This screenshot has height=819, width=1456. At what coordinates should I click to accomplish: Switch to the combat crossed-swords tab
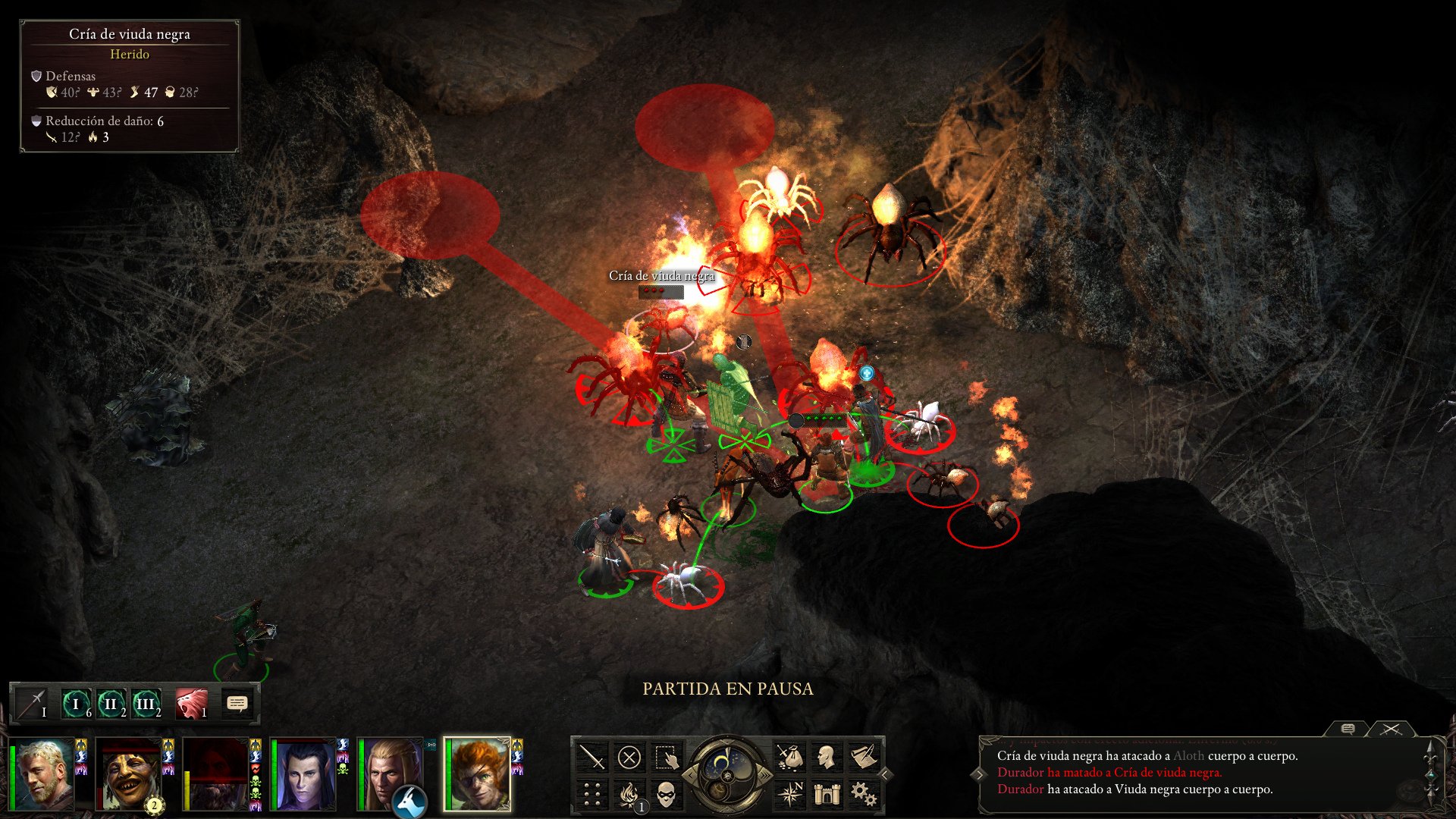pyautogui.click(x=1392, y=729)
